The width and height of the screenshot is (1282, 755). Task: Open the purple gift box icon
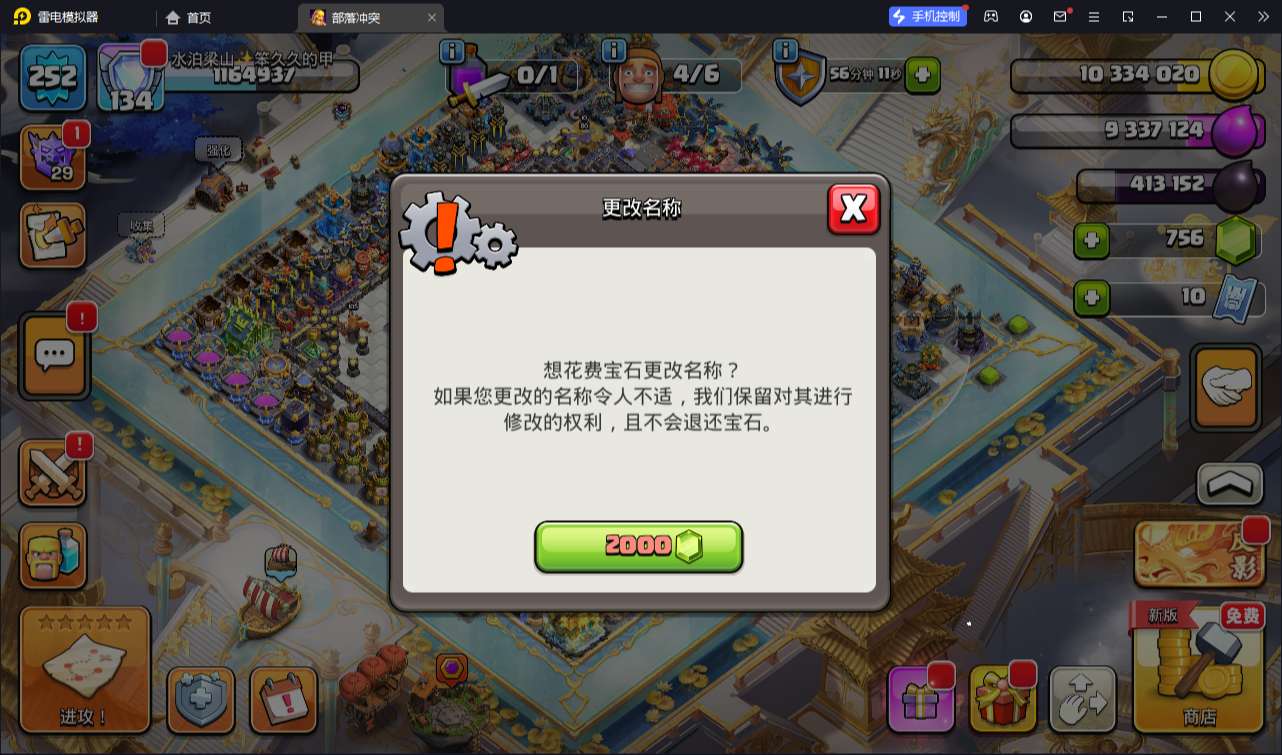tap(920, 698)
